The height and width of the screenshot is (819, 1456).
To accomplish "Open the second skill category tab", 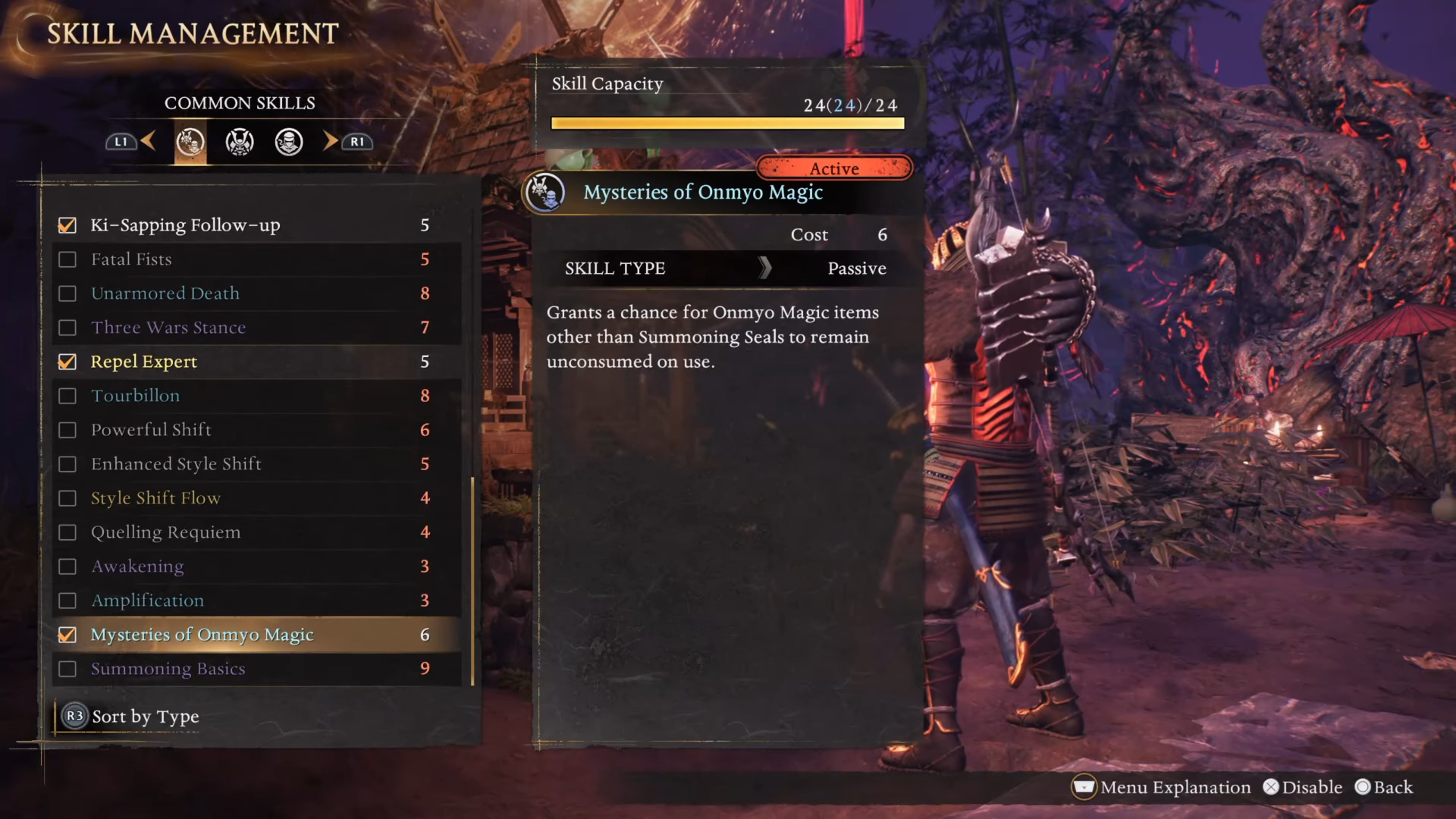I will [x=240, y=142].
